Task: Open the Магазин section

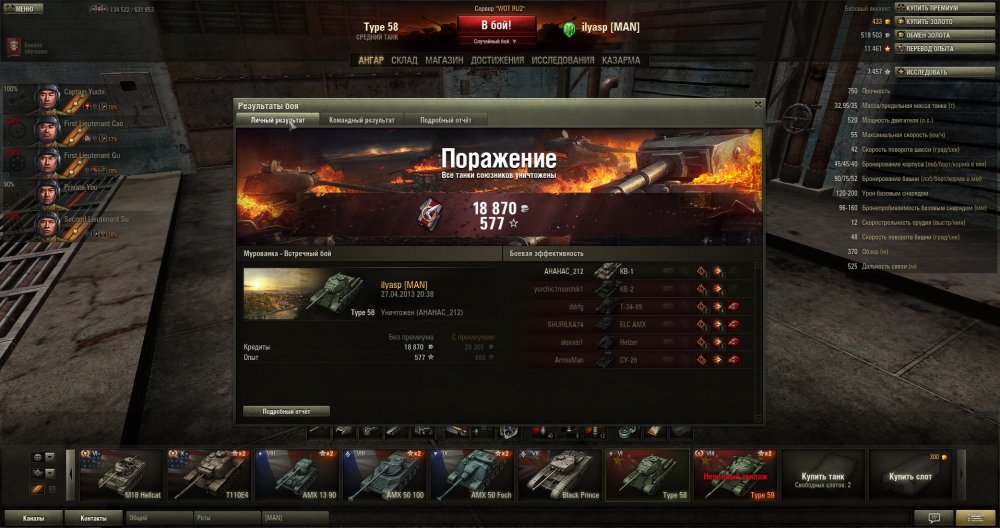Action: 443,60
